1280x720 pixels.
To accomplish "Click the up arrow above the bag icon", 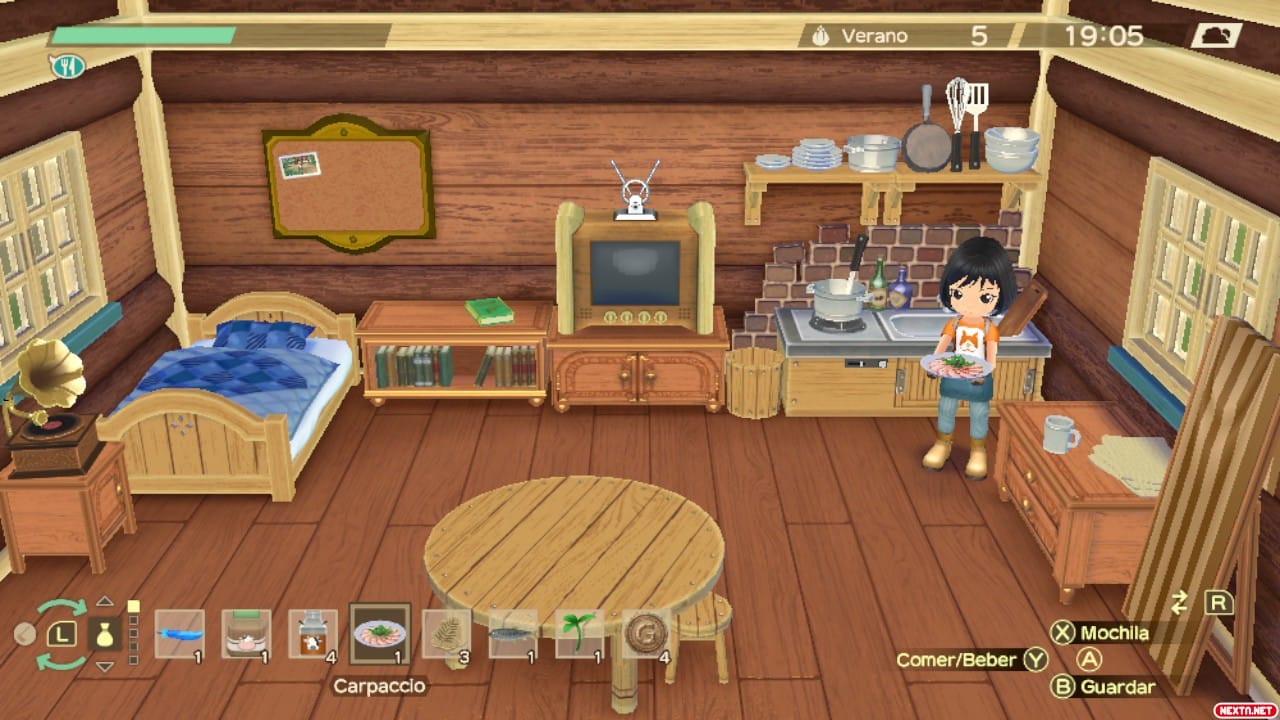I will tap(104, 602).
